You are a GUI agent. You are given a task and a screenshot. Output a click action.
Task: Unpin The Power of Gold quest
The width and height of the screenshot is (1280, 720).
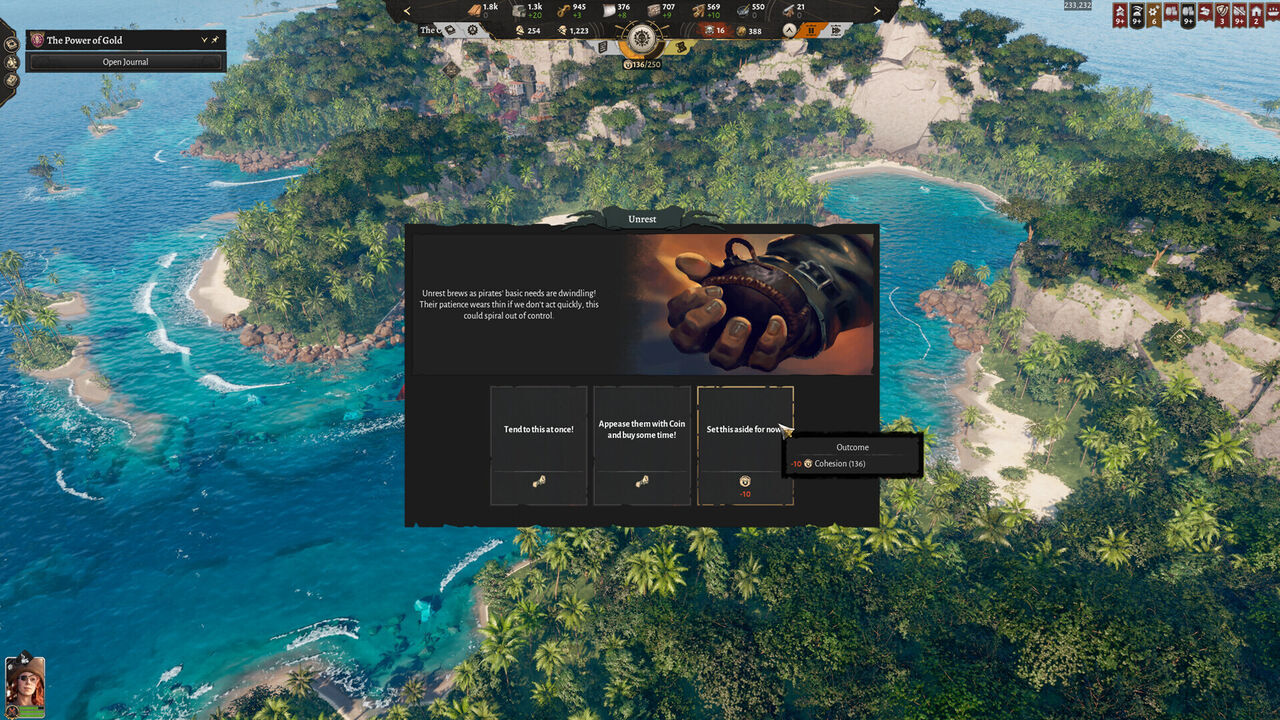(215, 39)
